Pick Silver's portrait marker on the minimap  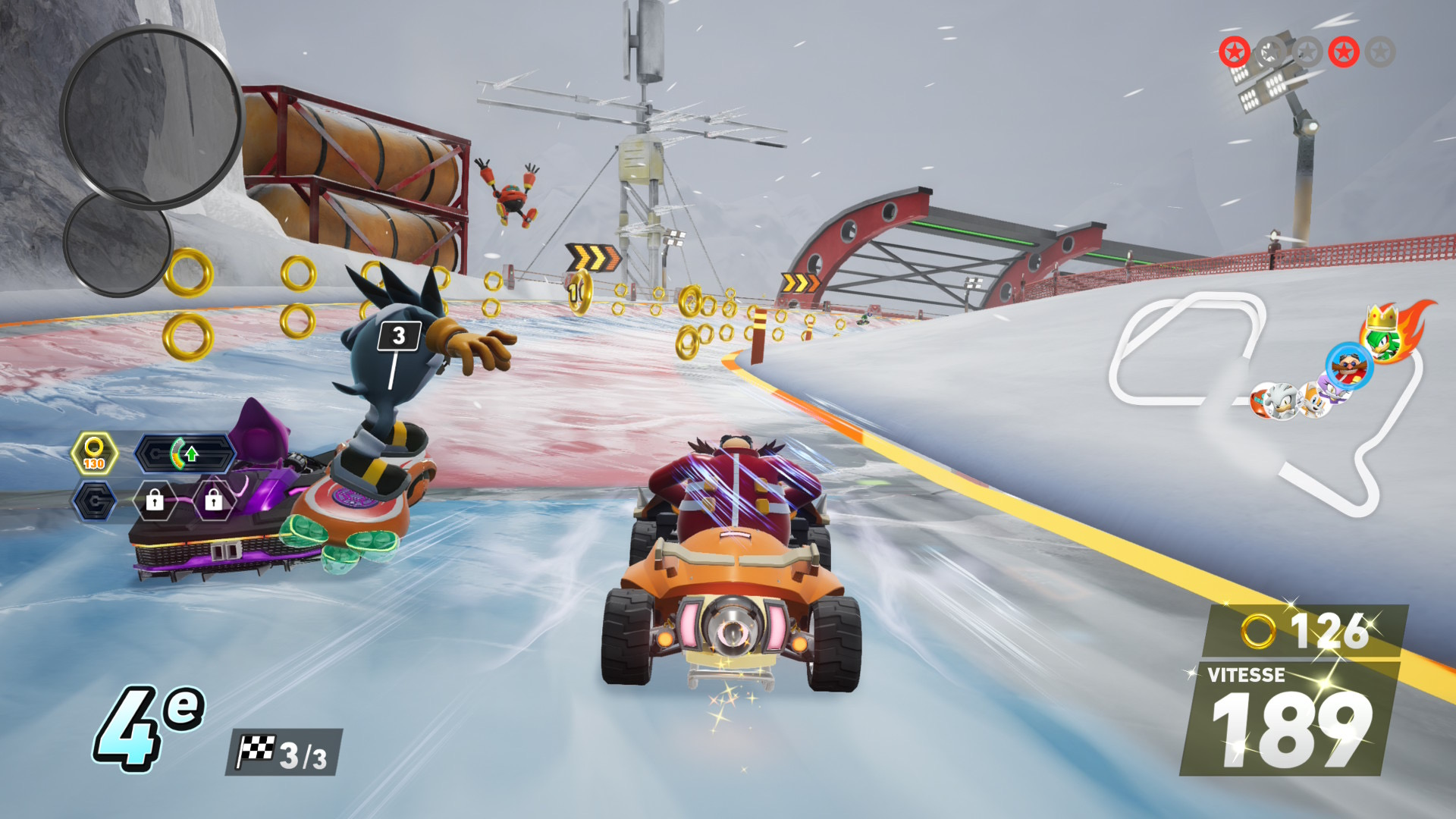[1282, 401]
